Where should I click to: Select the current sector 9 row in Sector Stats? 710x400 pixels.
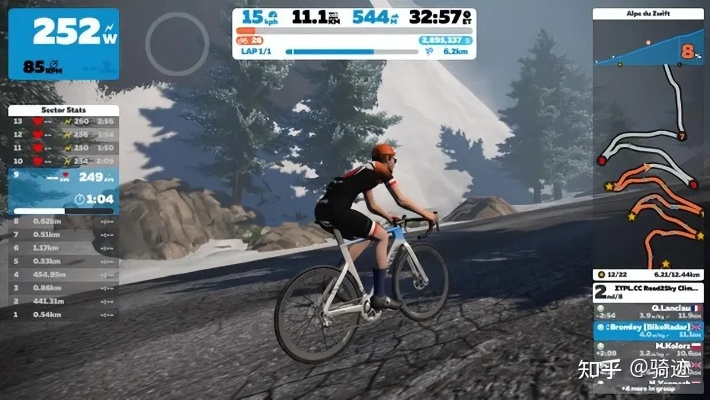pyautogui.click(x=62, y=178)
